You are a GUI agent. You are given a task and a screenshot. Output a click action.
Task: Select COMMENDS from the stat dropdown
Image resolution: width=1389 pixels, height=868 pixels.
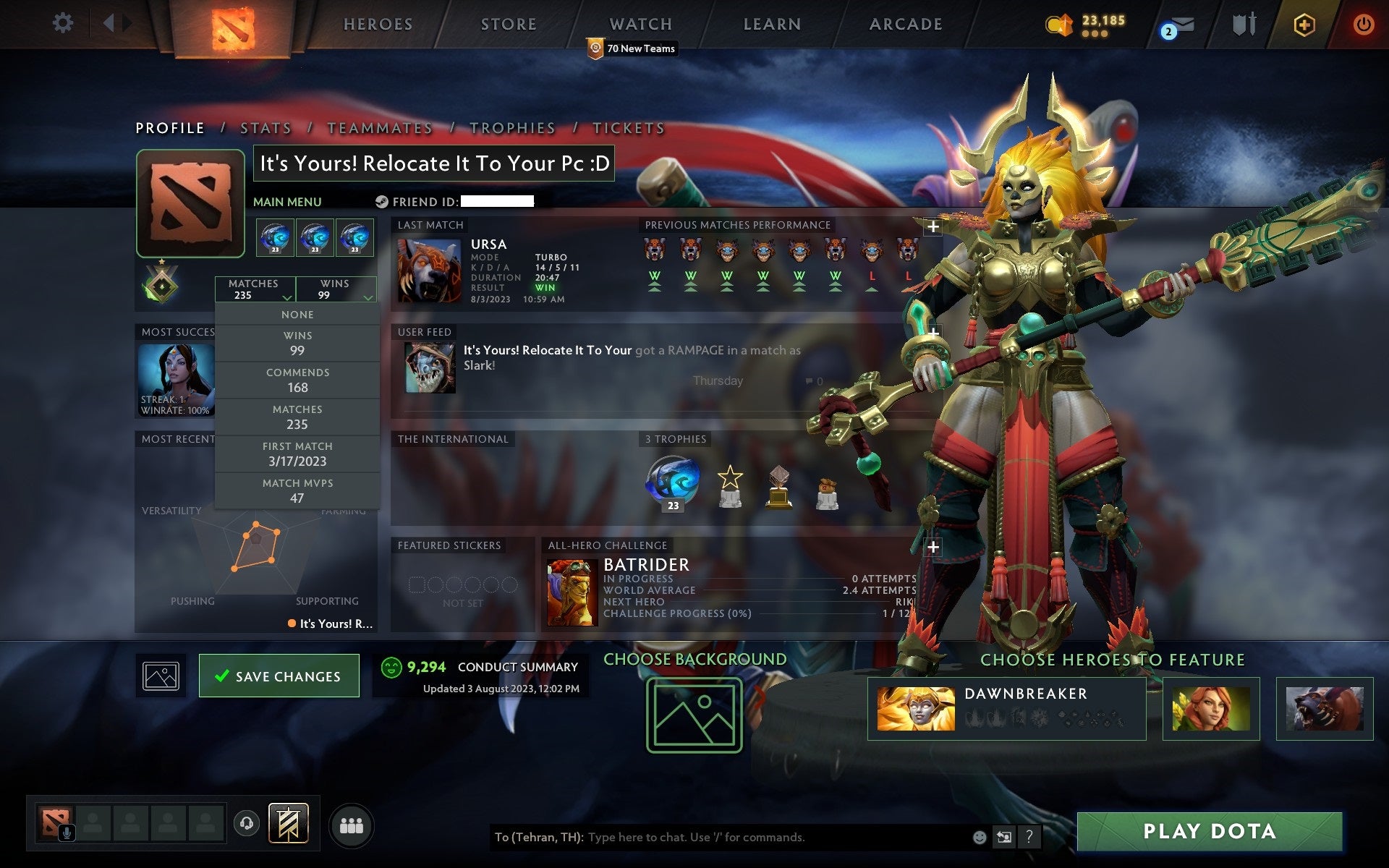[x=298, y=380]
